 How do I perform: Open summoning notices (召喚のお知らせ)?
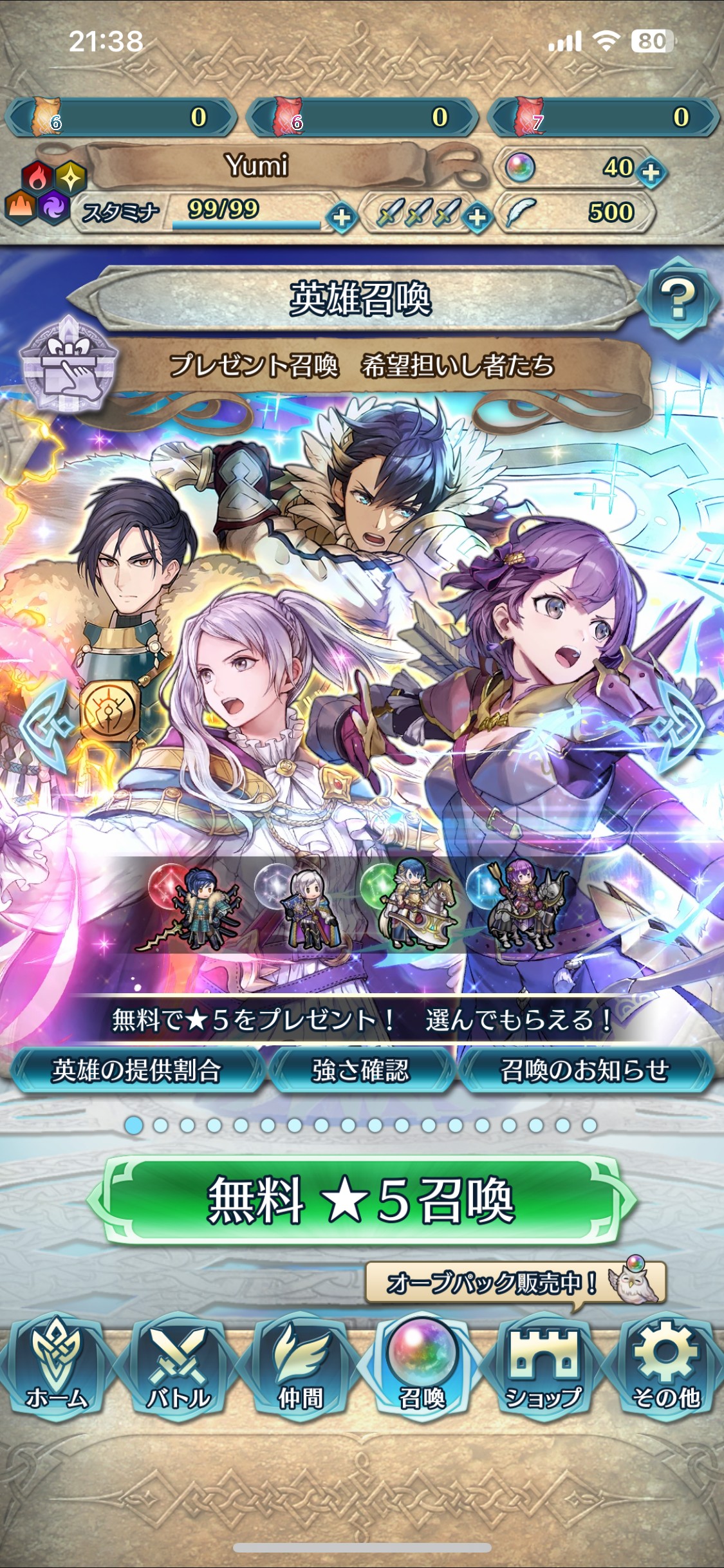584,1070
